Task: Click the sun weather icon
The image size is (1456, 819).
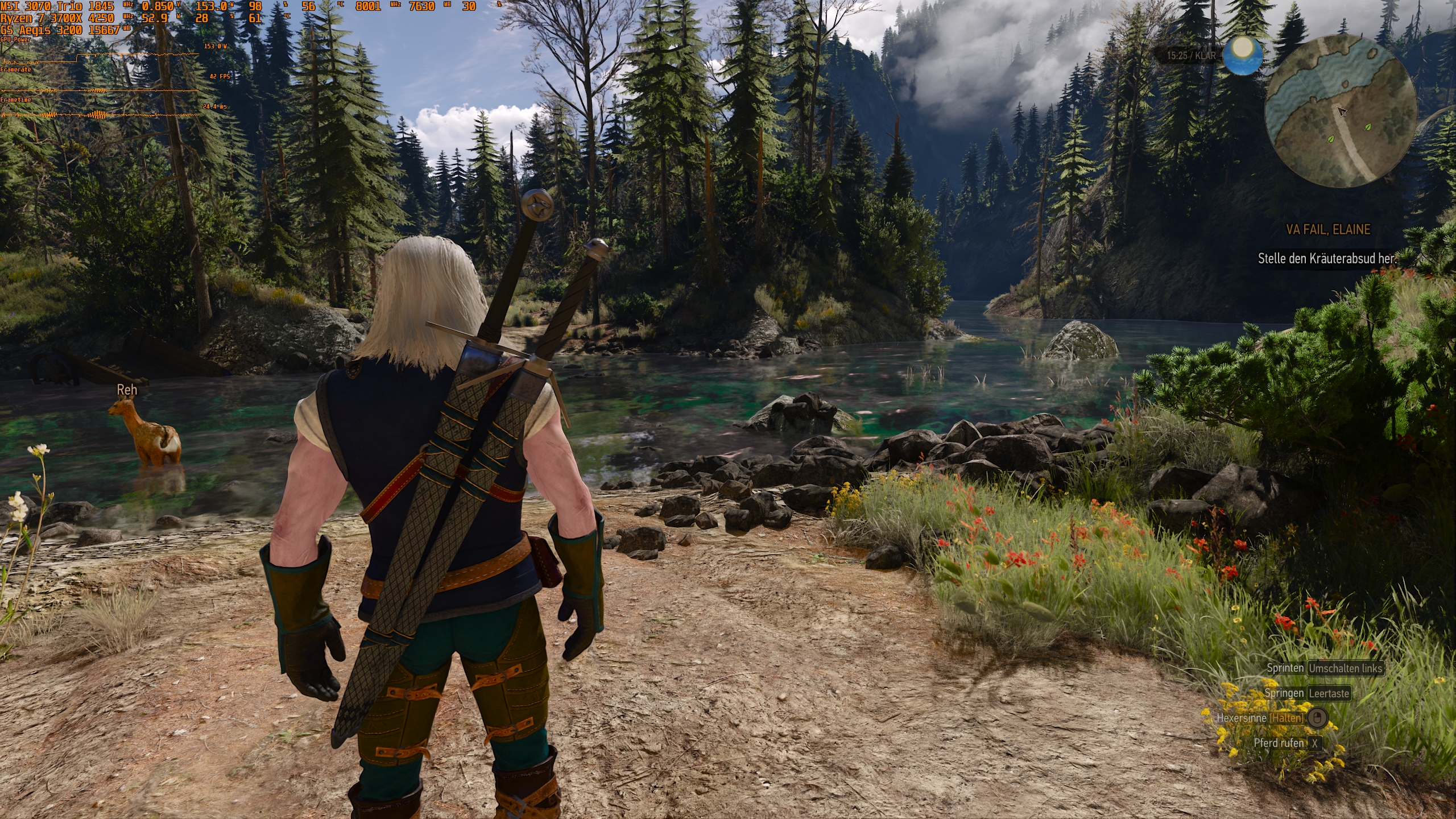Action: point(1243,56)
